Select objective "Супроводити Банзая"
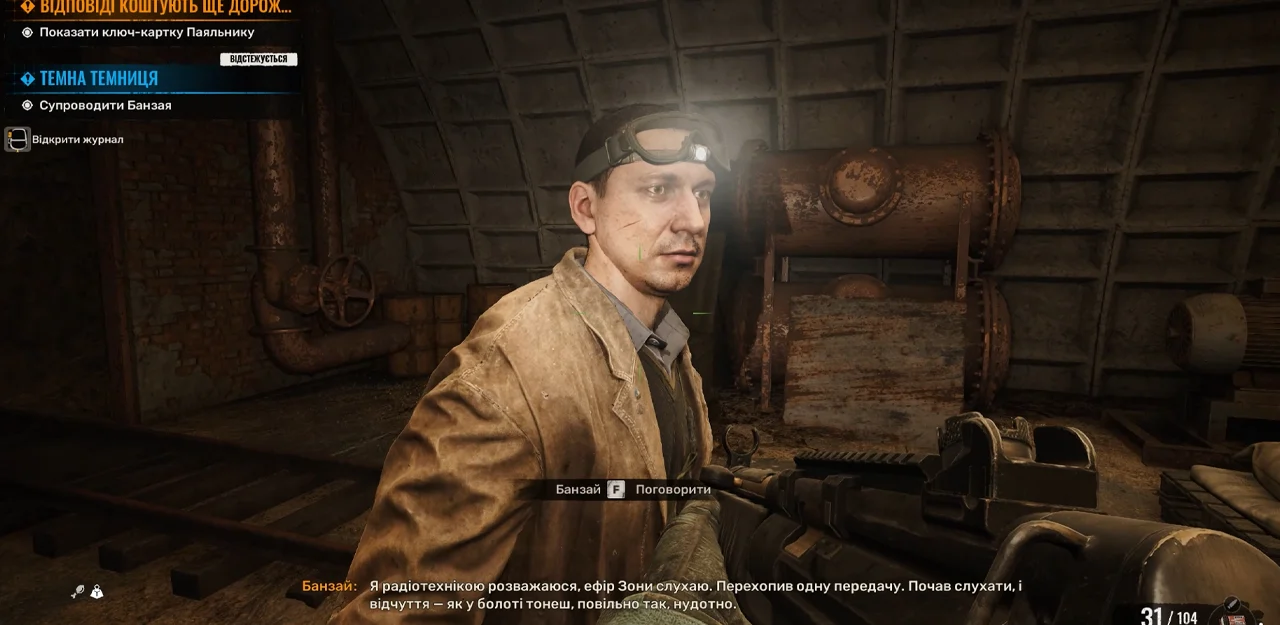The image size is (1280, 625). coord(105,105)
